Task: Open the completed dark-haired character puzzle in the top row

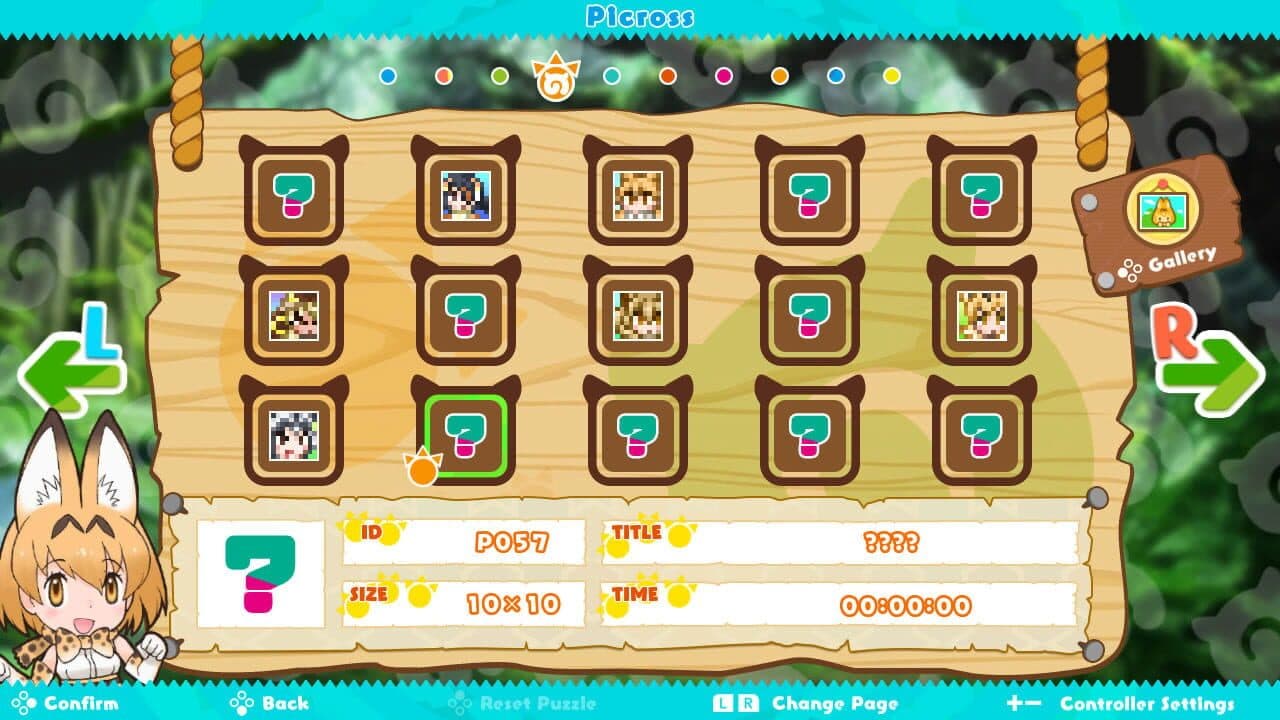Action: coord(464,197)
